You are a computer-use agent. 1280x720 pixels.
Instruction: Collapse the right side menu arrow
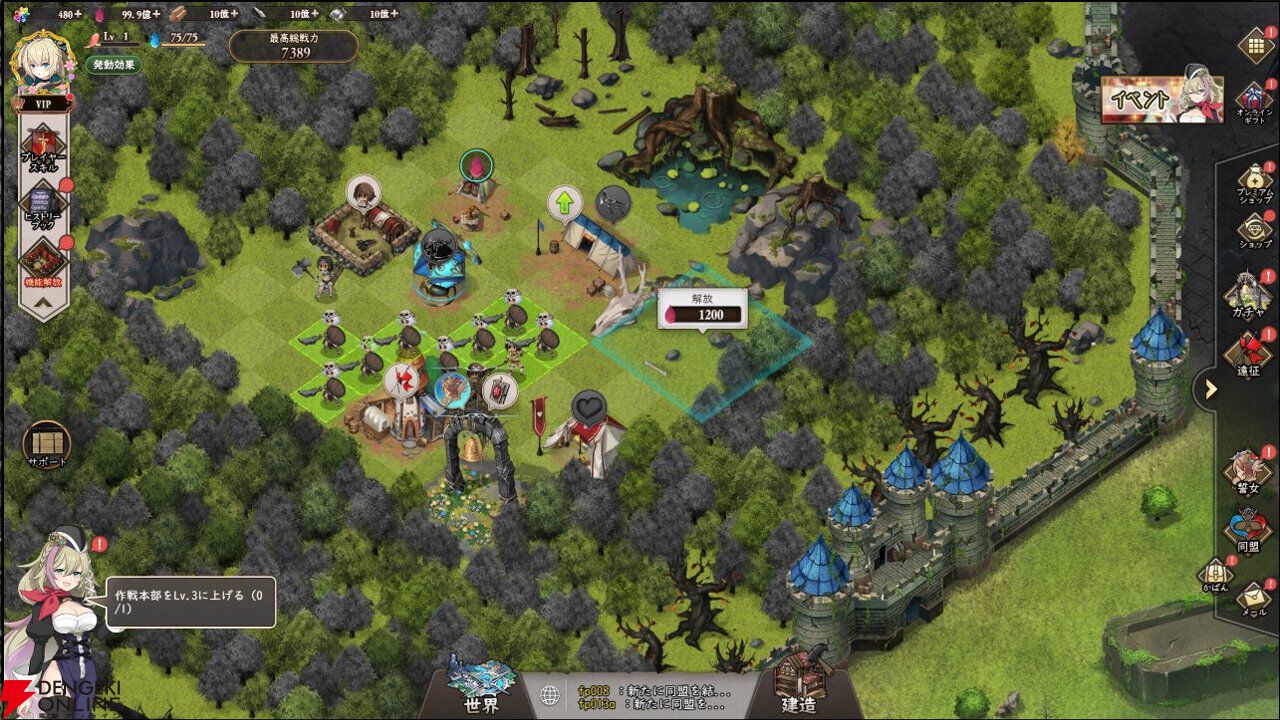coord(1211,389)
